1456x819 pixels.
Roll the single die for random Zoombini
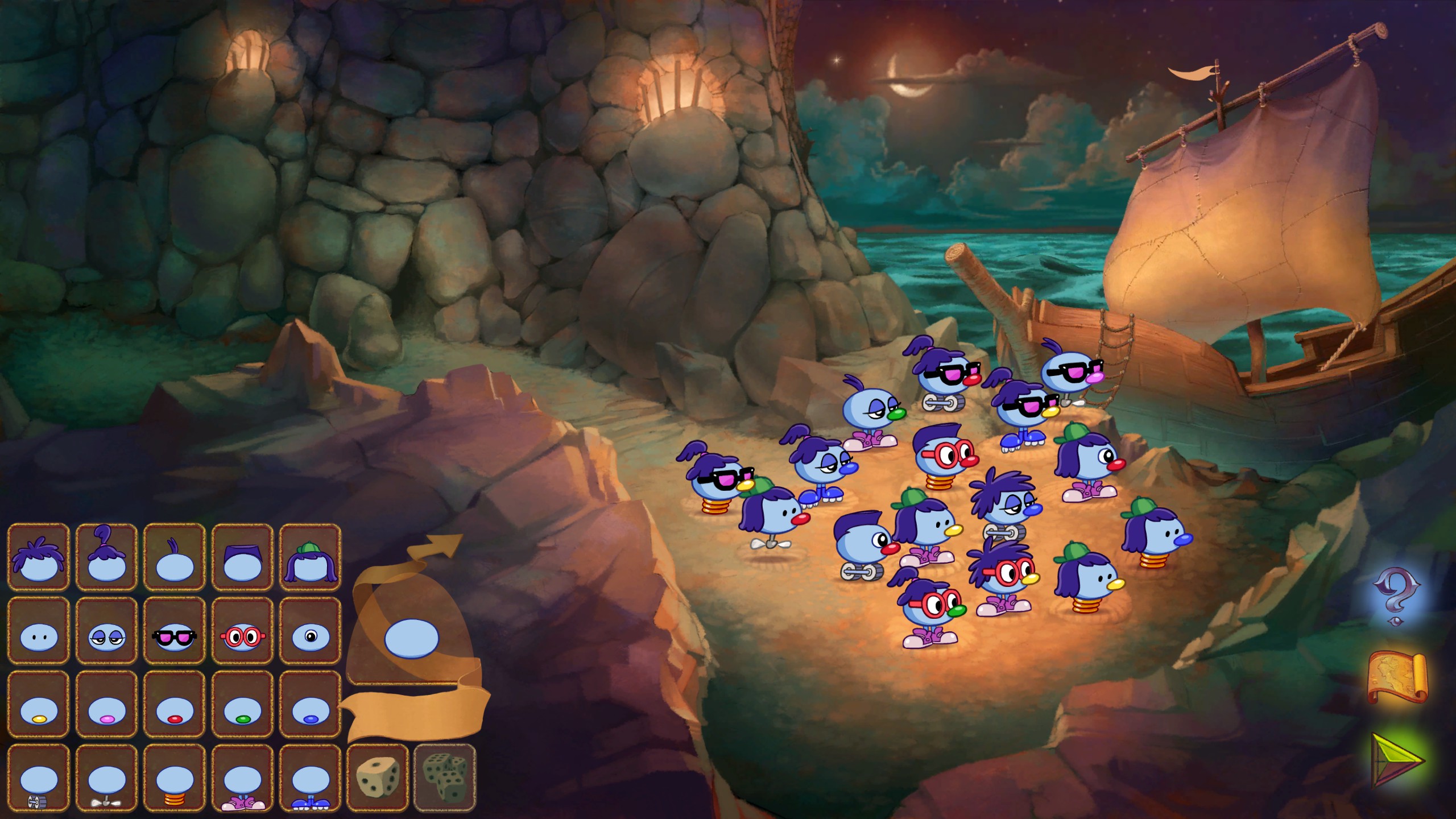[377, 777]
